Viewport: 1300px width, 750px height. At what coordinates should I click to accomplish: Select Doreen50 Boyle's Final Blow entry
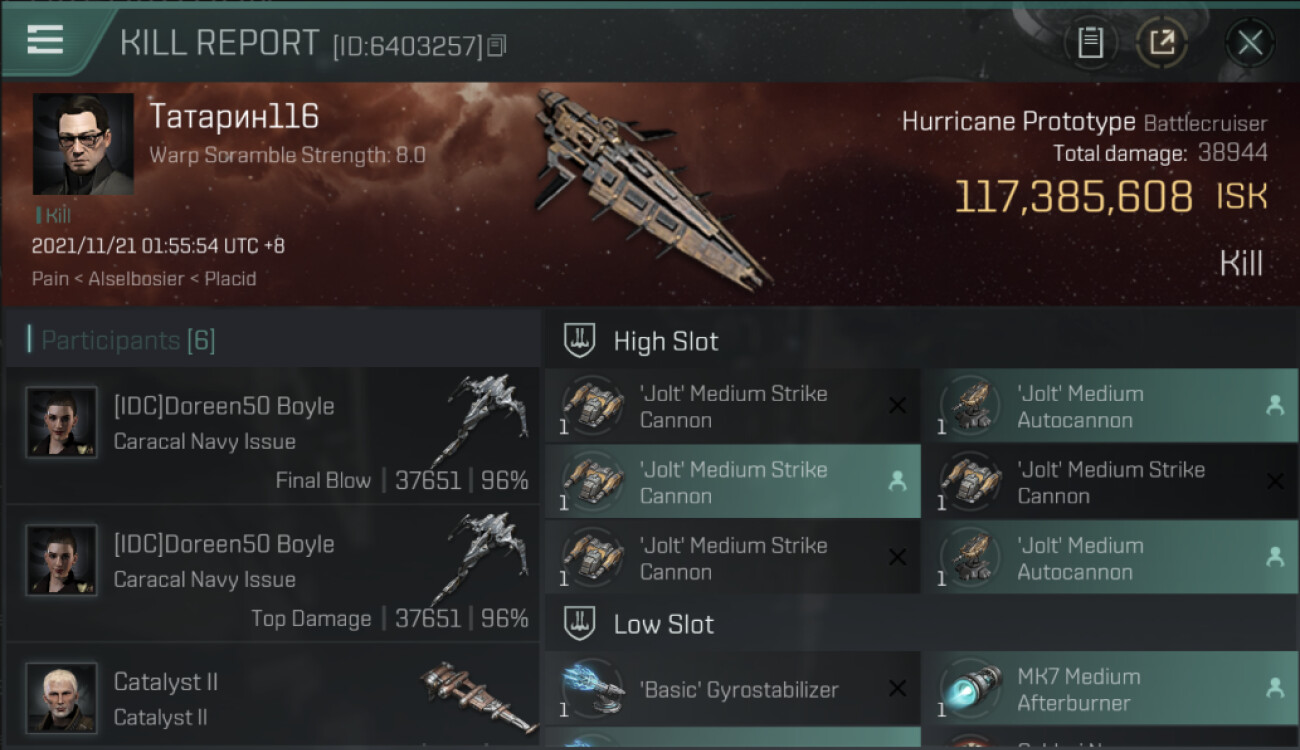(272, 436)
